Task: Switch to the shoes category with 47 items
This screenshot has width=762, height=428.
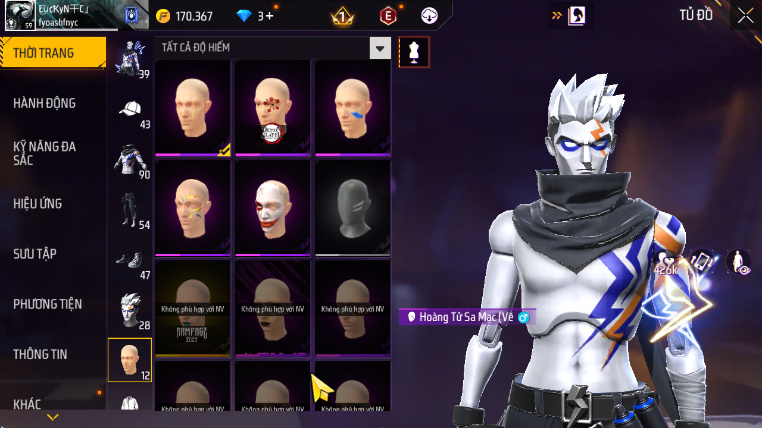Action: (x=130, y=262)
